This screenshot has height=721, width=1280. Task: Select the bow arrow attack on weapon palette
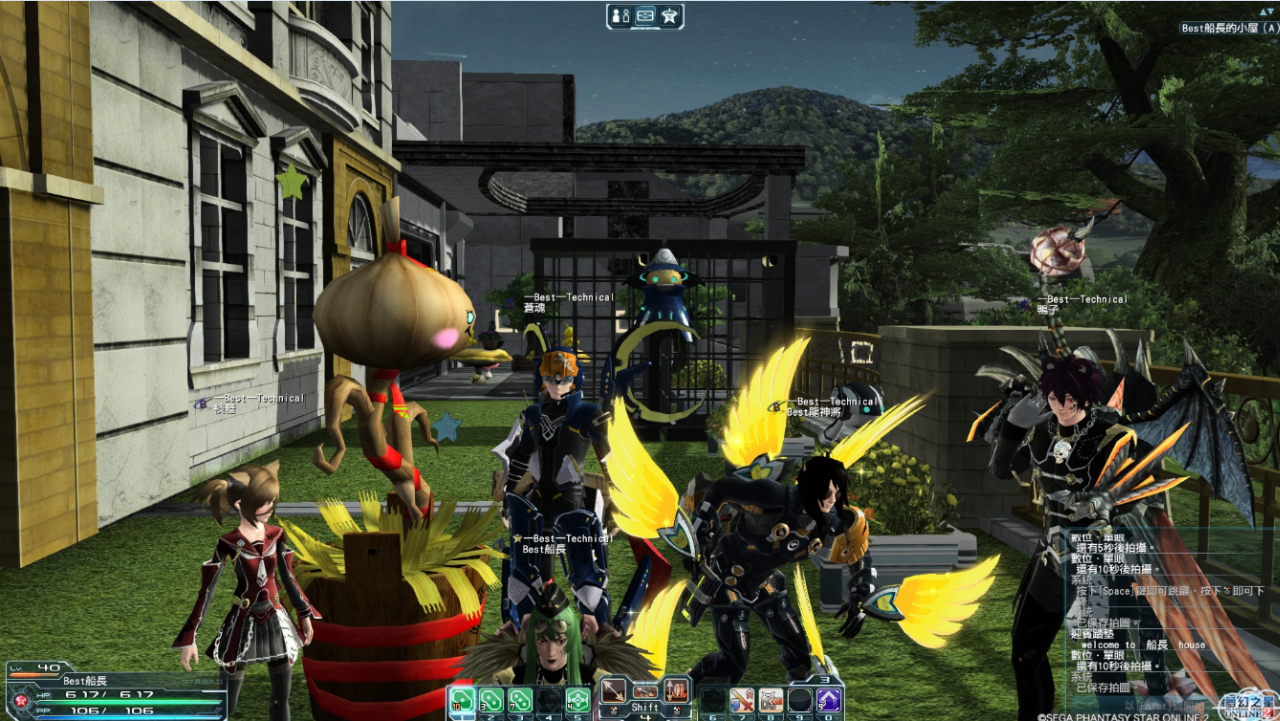pos(614,690)
